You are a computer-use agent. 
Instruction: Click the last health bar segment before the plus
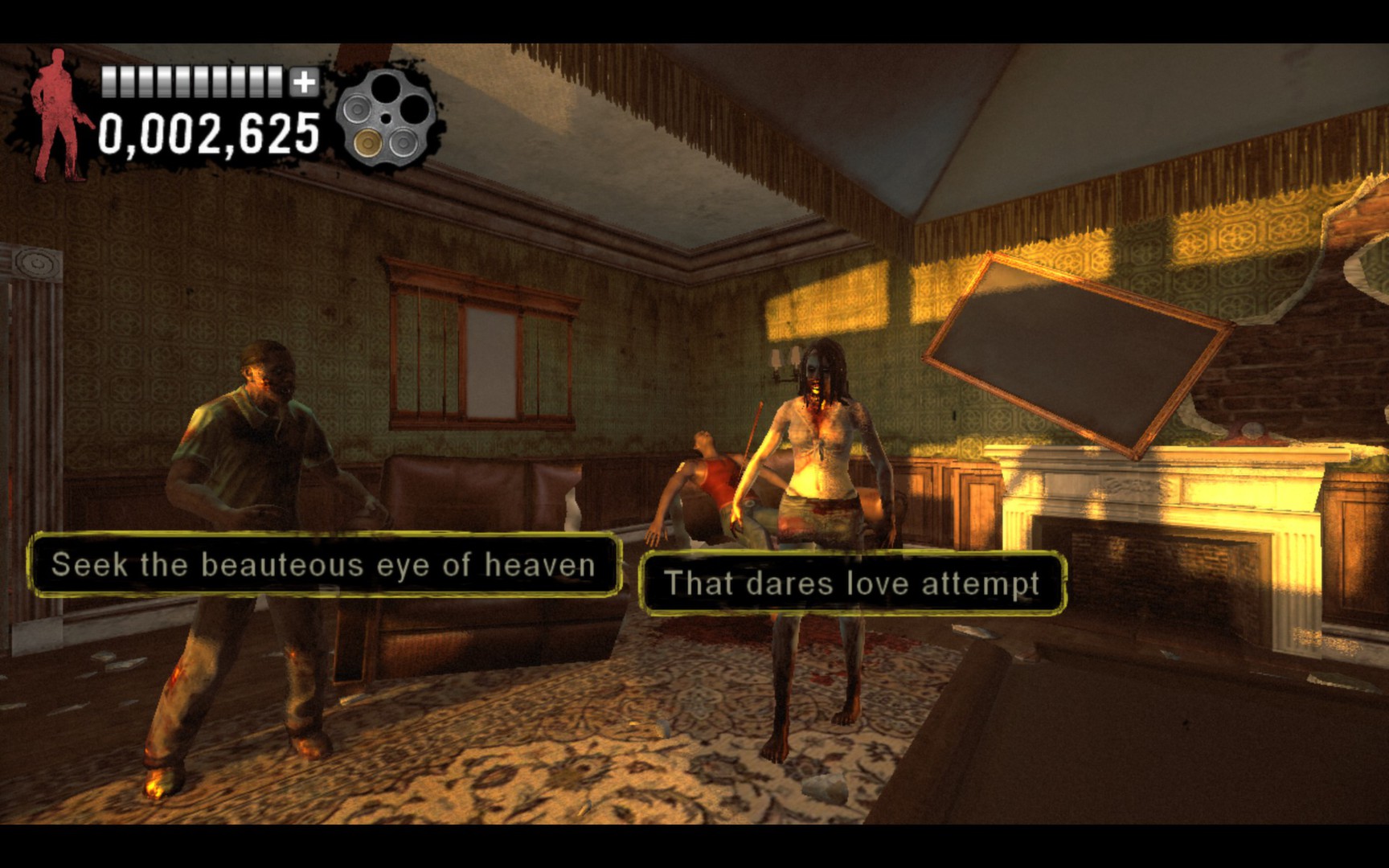[274, 82]
